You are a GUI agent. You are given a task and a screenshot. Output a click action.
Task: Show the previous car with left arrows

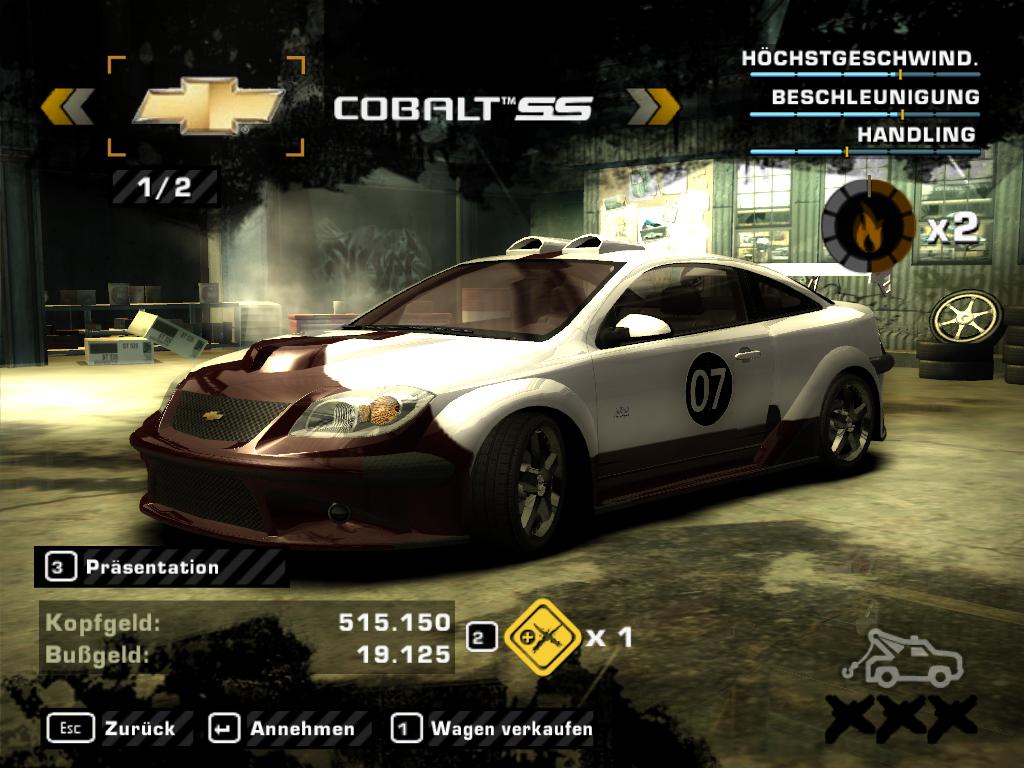[x=68, y=107]
